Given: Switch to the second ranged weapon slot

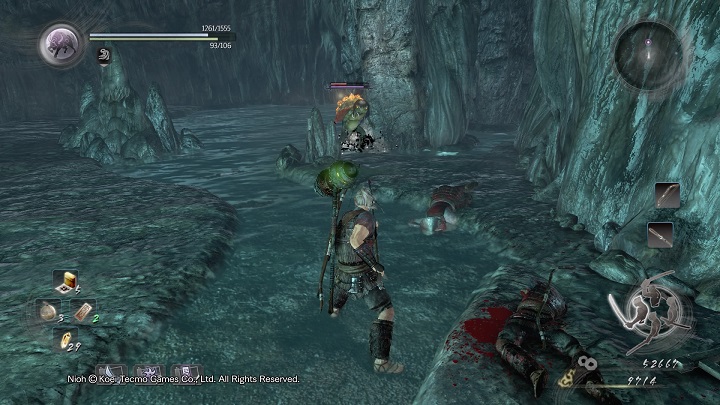Looking at the screenshot, I should click(661, 234).
